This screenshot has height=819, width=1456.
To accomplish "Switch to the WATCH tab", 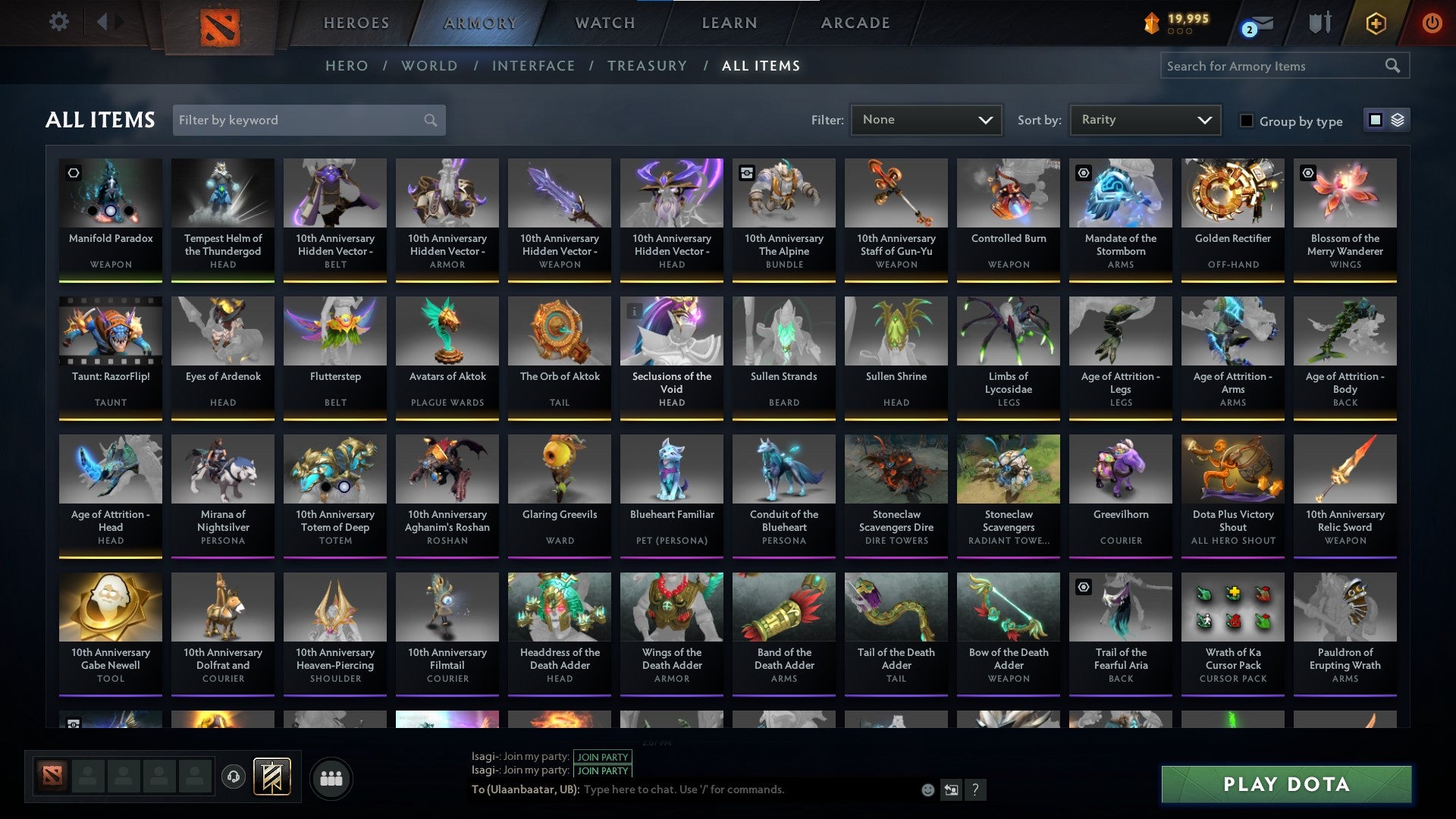I will point(604,22).
